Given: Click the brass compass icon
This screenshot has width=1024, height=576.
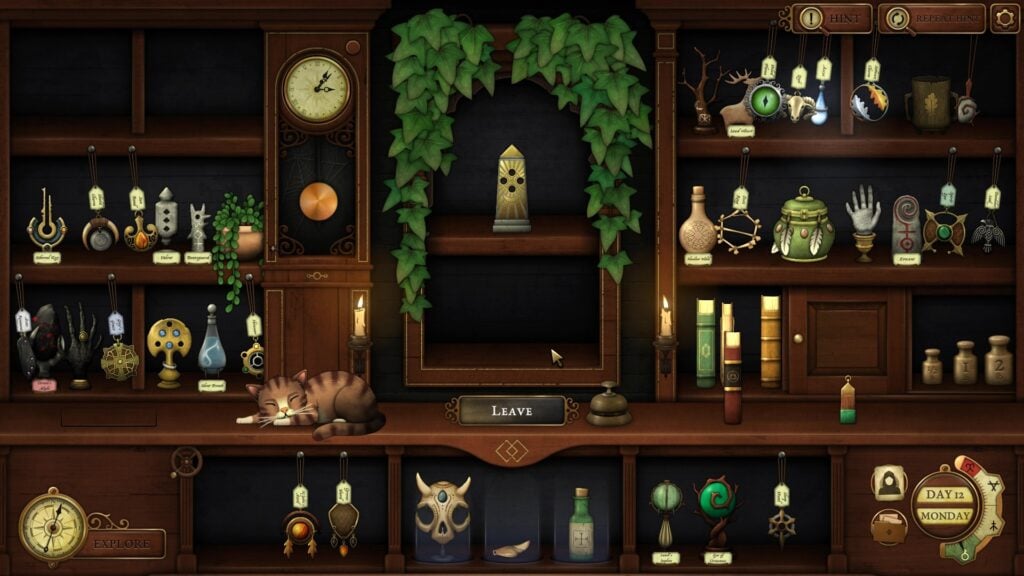Looking at the screenshot, I should click(x=52, y=526).
